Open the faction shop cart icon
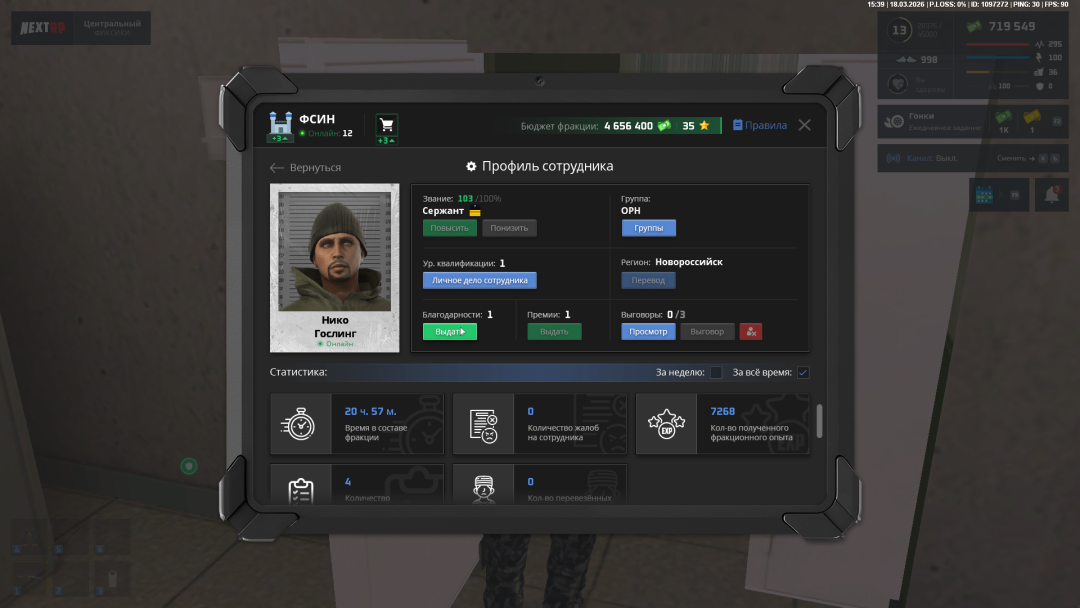 386,125
